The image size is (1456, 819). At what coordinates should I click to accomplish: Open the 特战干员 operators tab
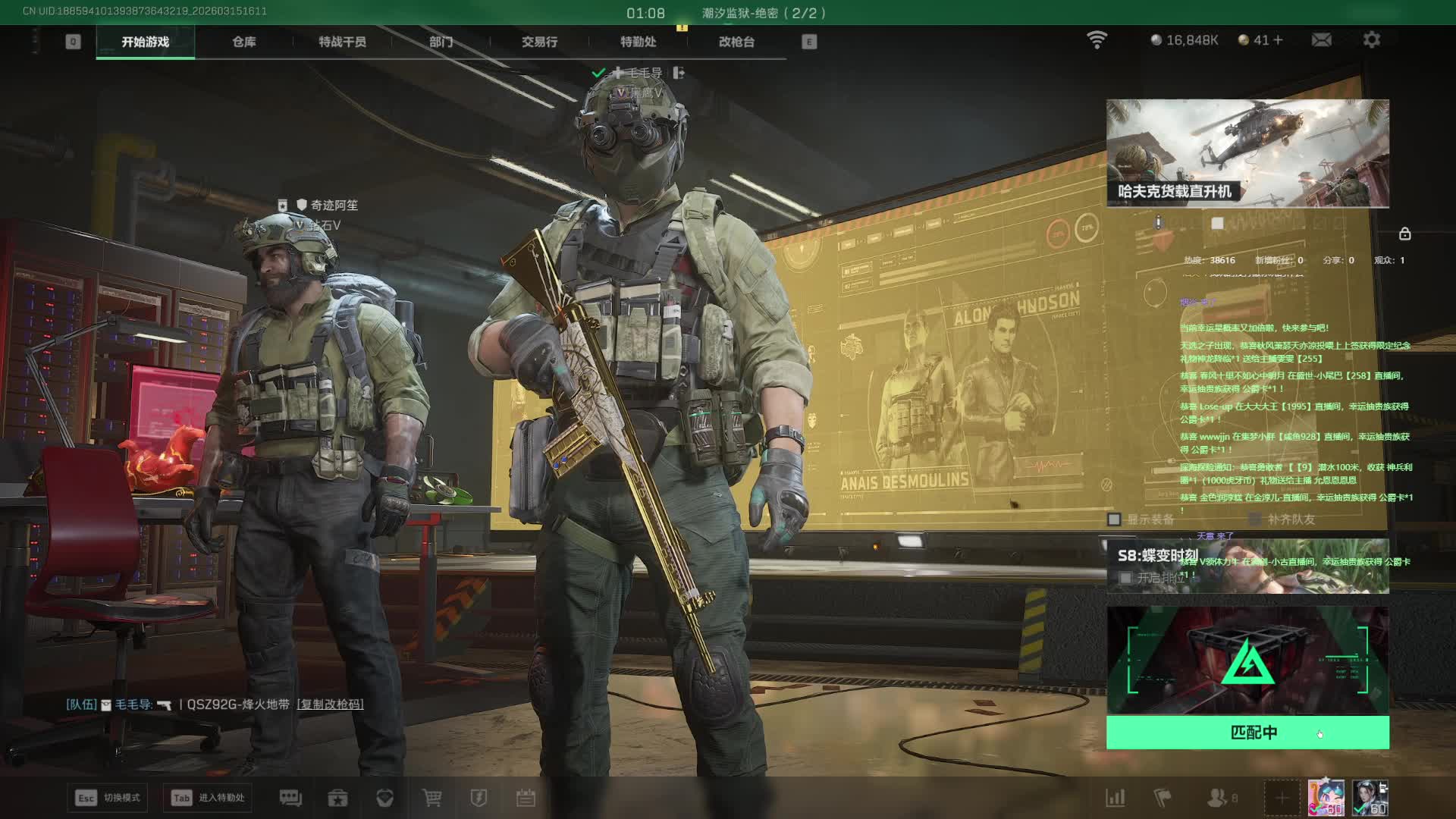coord(342,42)
